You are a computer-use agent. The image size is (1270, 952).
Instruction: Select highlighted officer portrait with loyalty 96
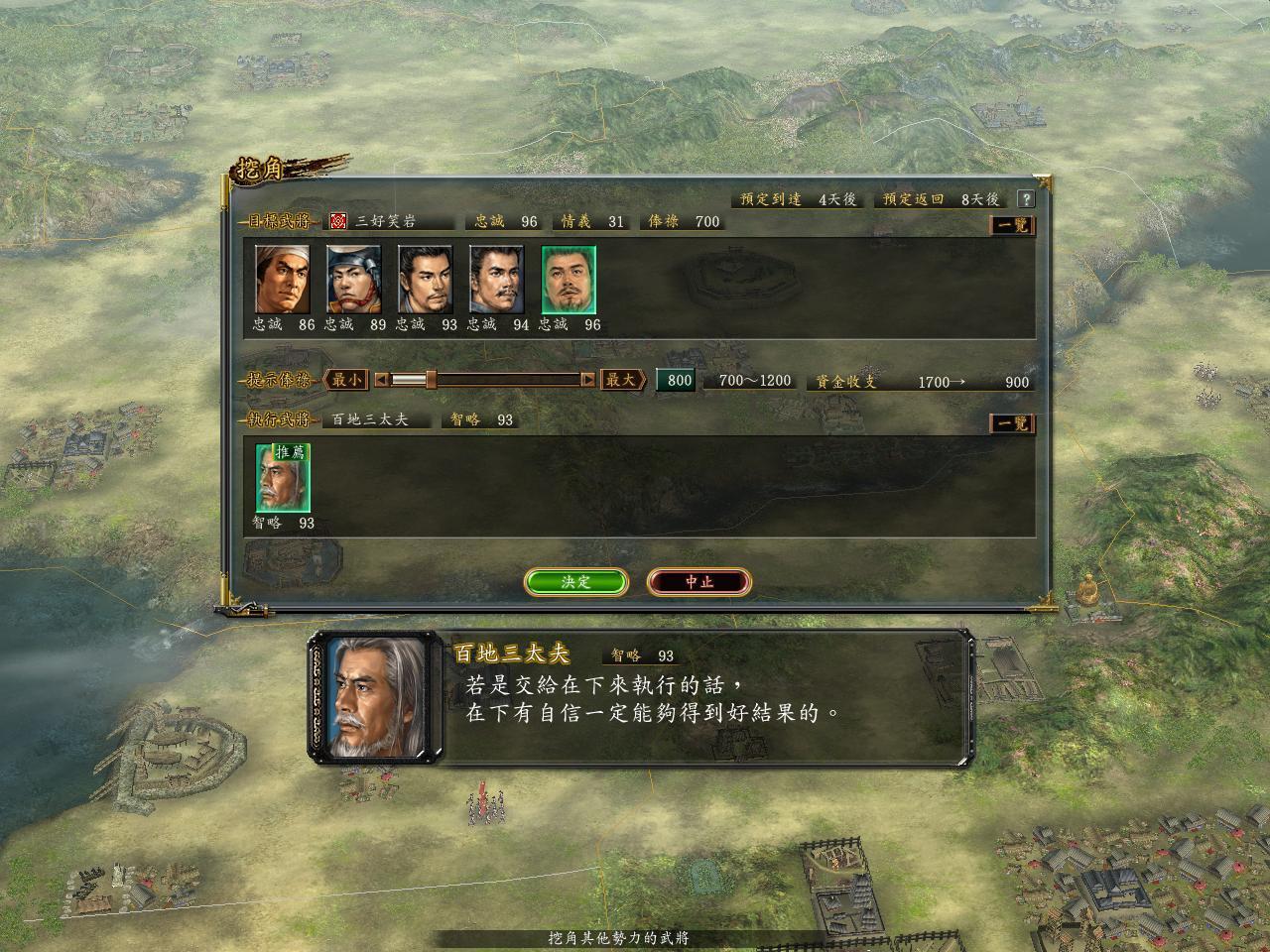pyautogui.click(x=569, y=280)
